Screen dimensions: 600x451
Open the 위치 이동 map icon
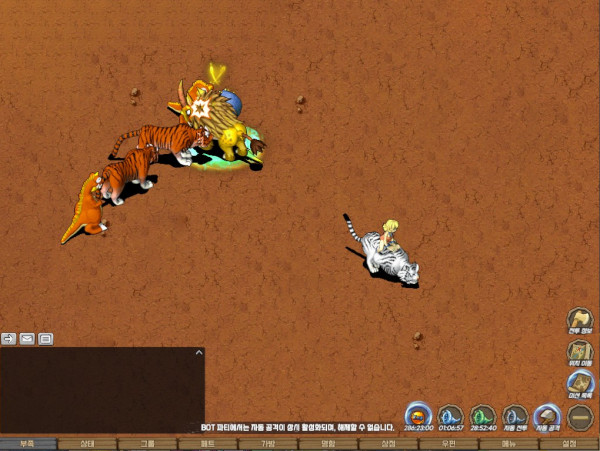579,351
